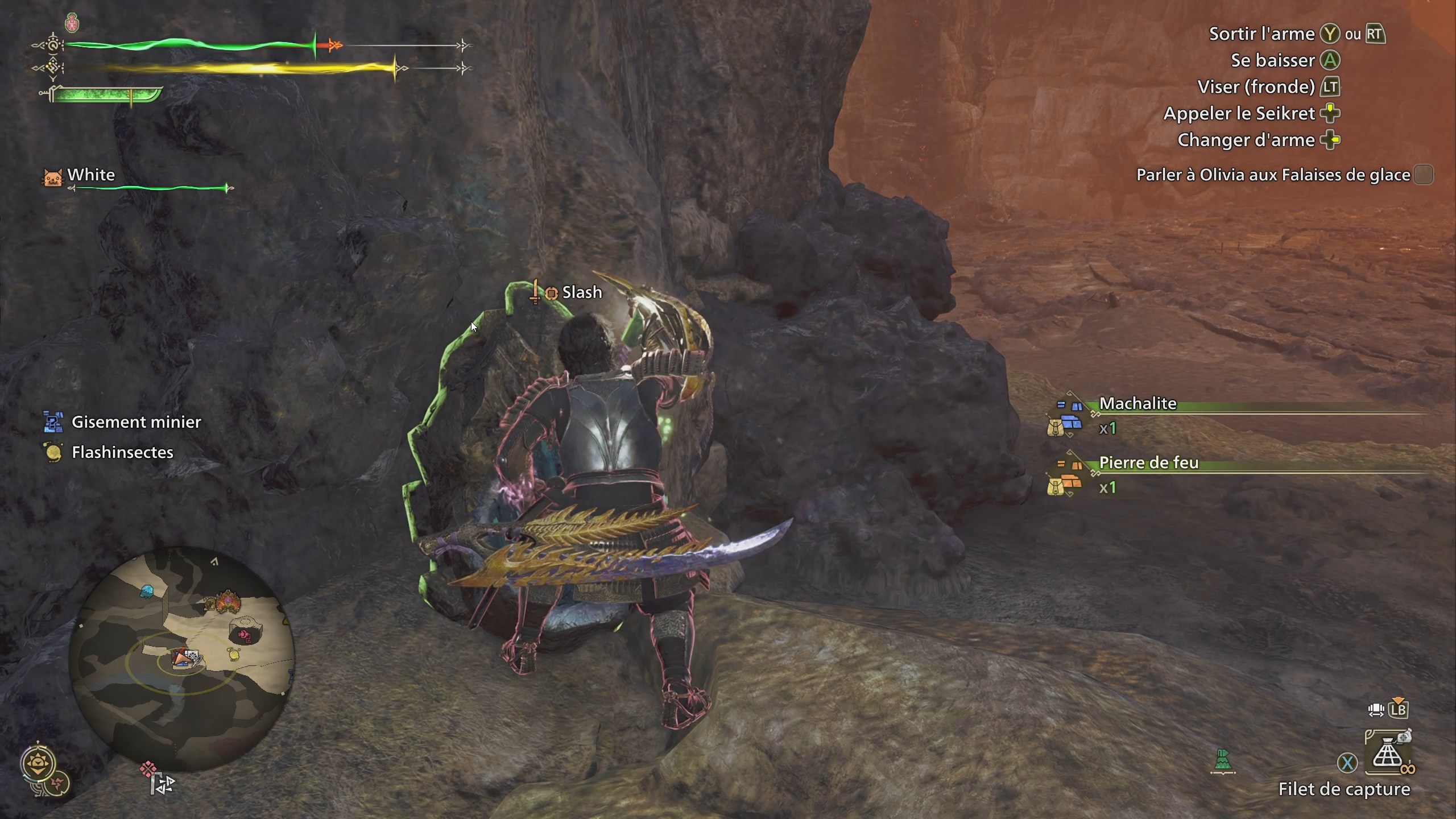Screen dimensions: 1456x819
Task: Click the Changer d'arme text label
Action: click(1248, 140)
